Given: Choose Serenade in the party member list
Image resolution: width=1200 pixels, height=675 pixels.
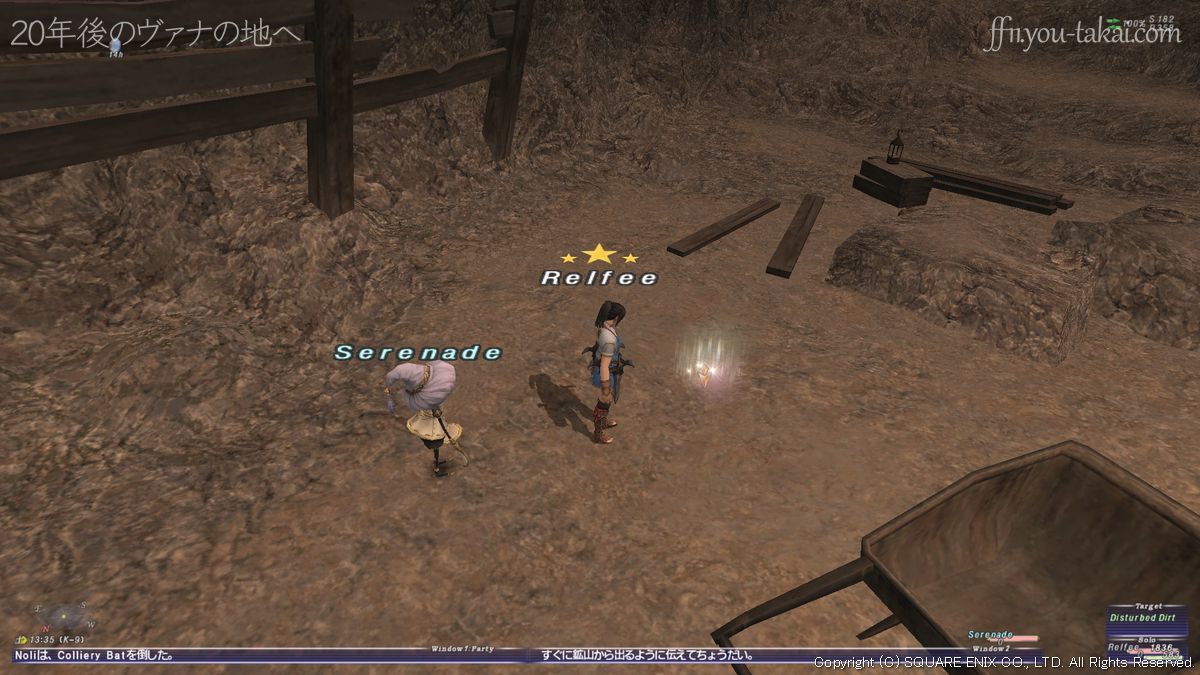Looking at the screenshot, I should pos(991,635).
